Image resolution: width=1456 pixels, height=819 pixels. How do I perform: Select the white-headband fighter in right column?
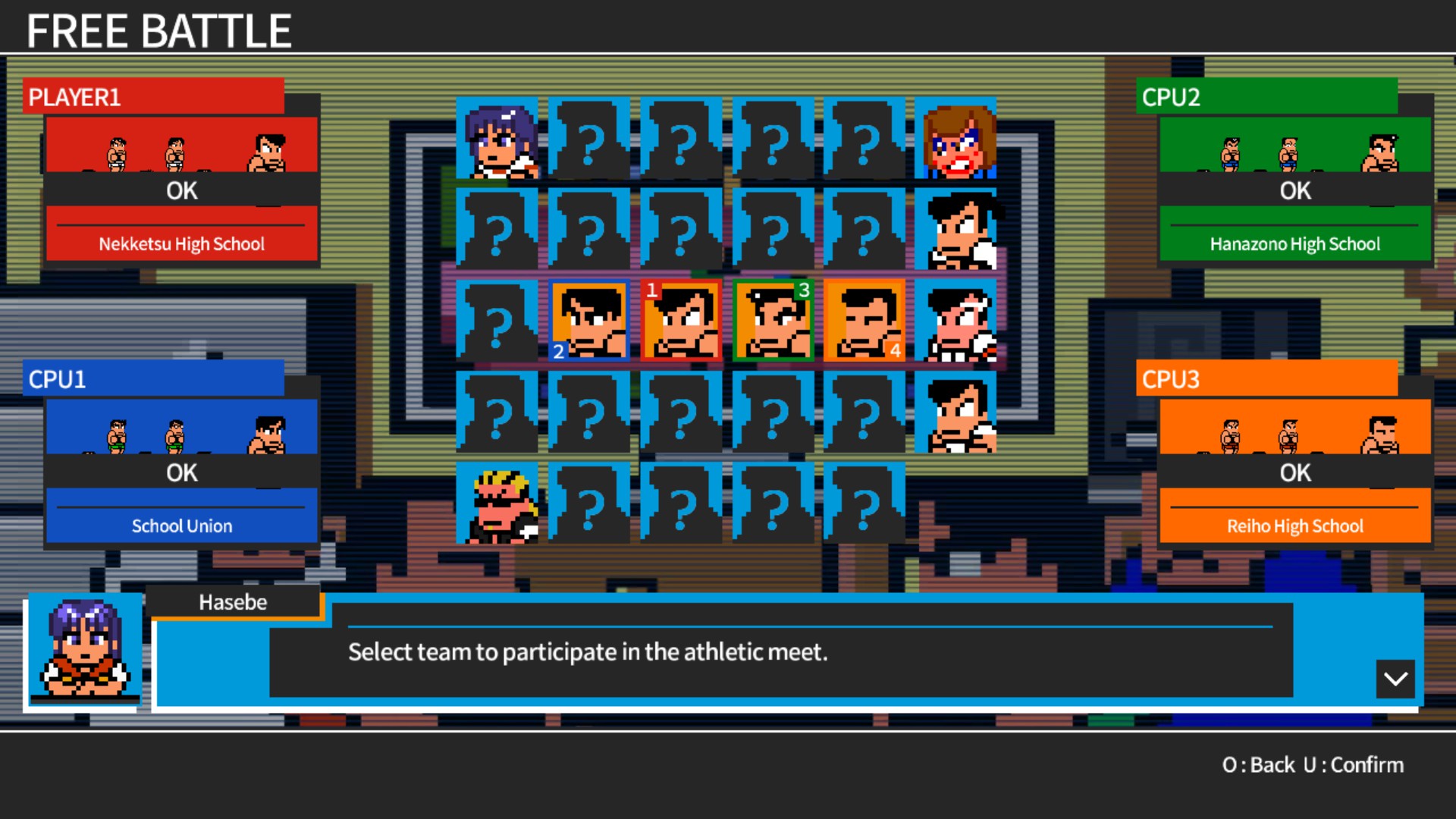(957, 322)
